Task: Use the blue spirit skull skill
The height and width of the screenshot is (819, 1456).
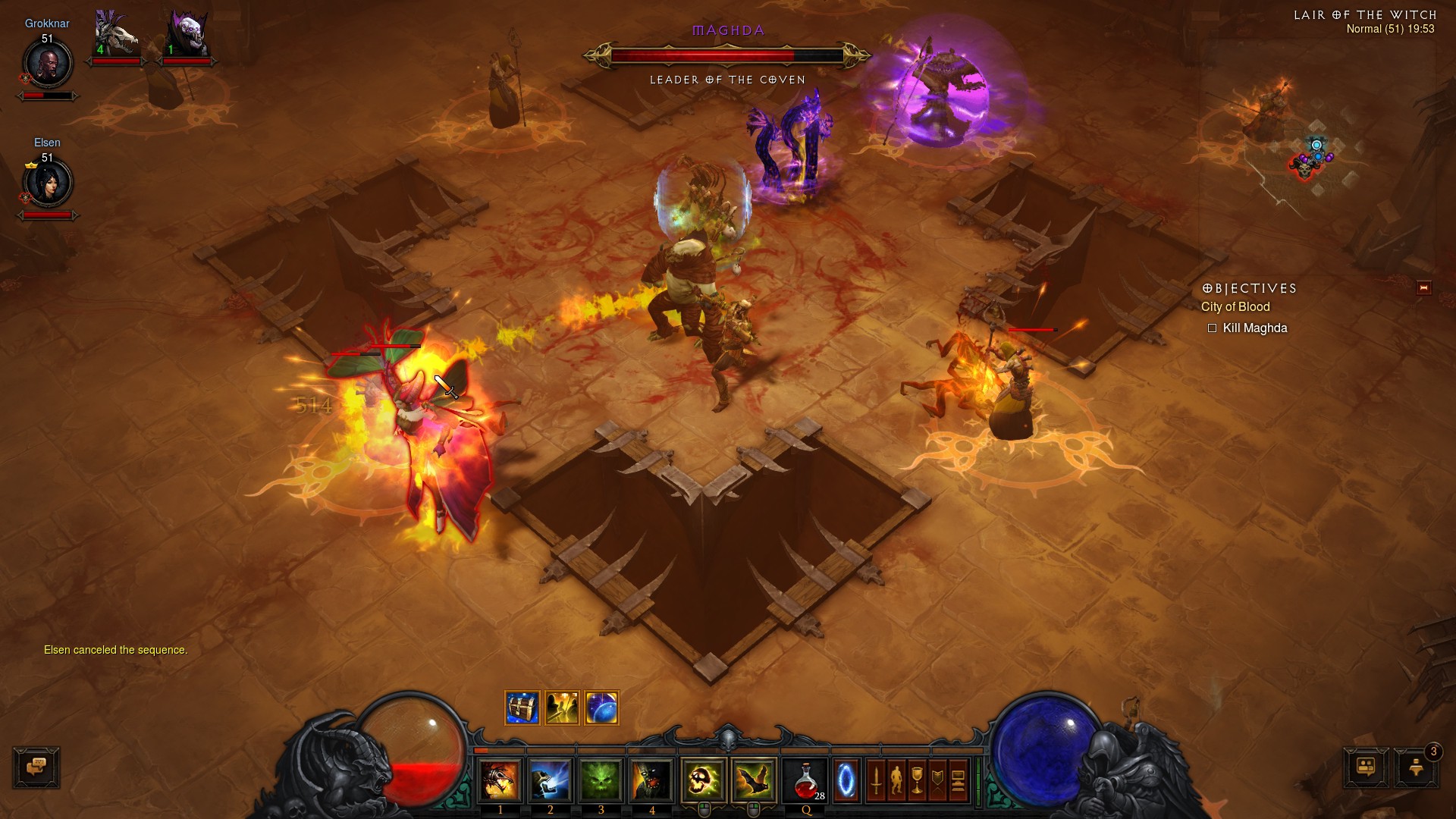Action: tap(550, 780)
